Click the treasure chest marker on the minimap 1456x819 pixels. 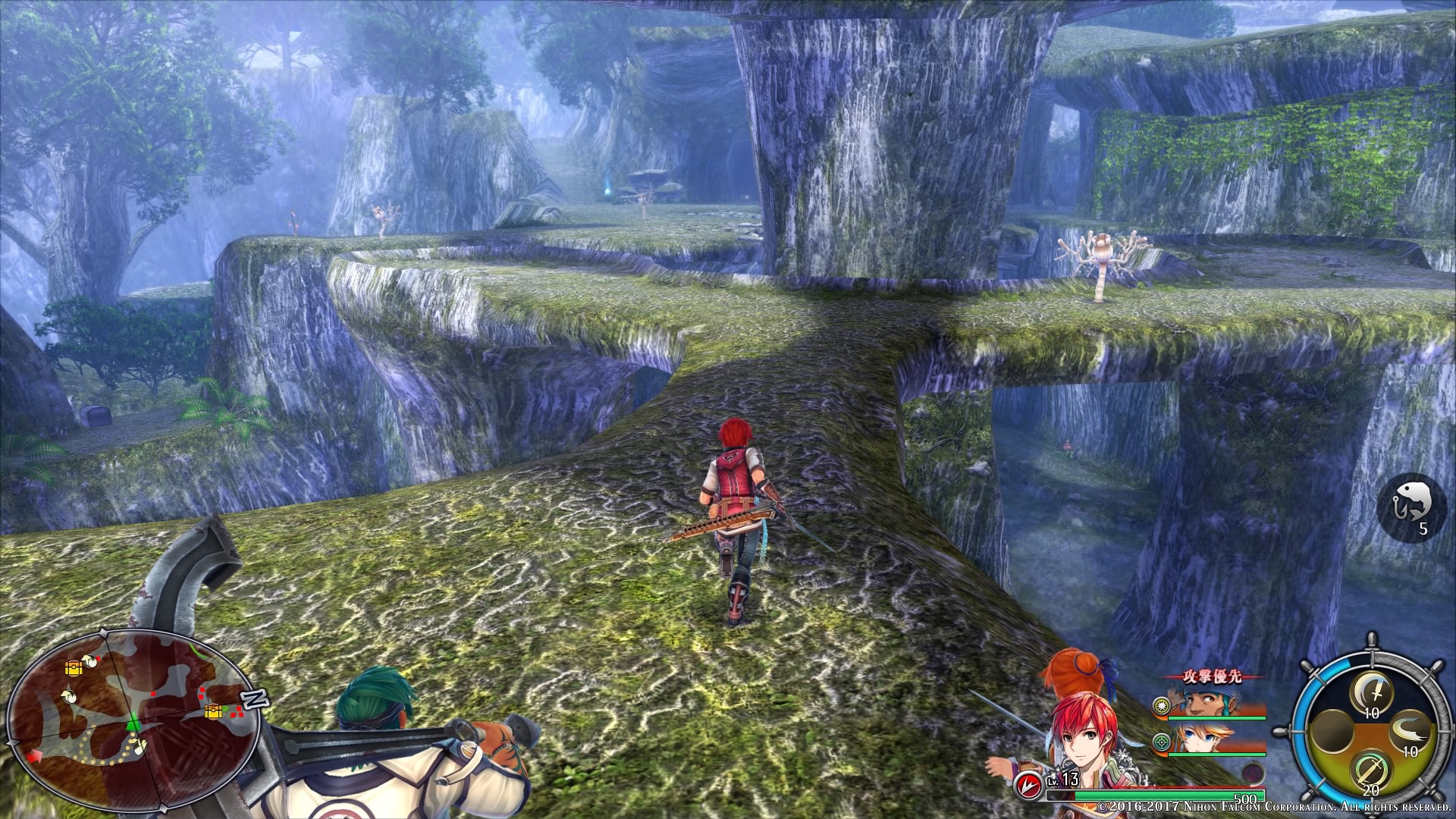tap(73, 667)
